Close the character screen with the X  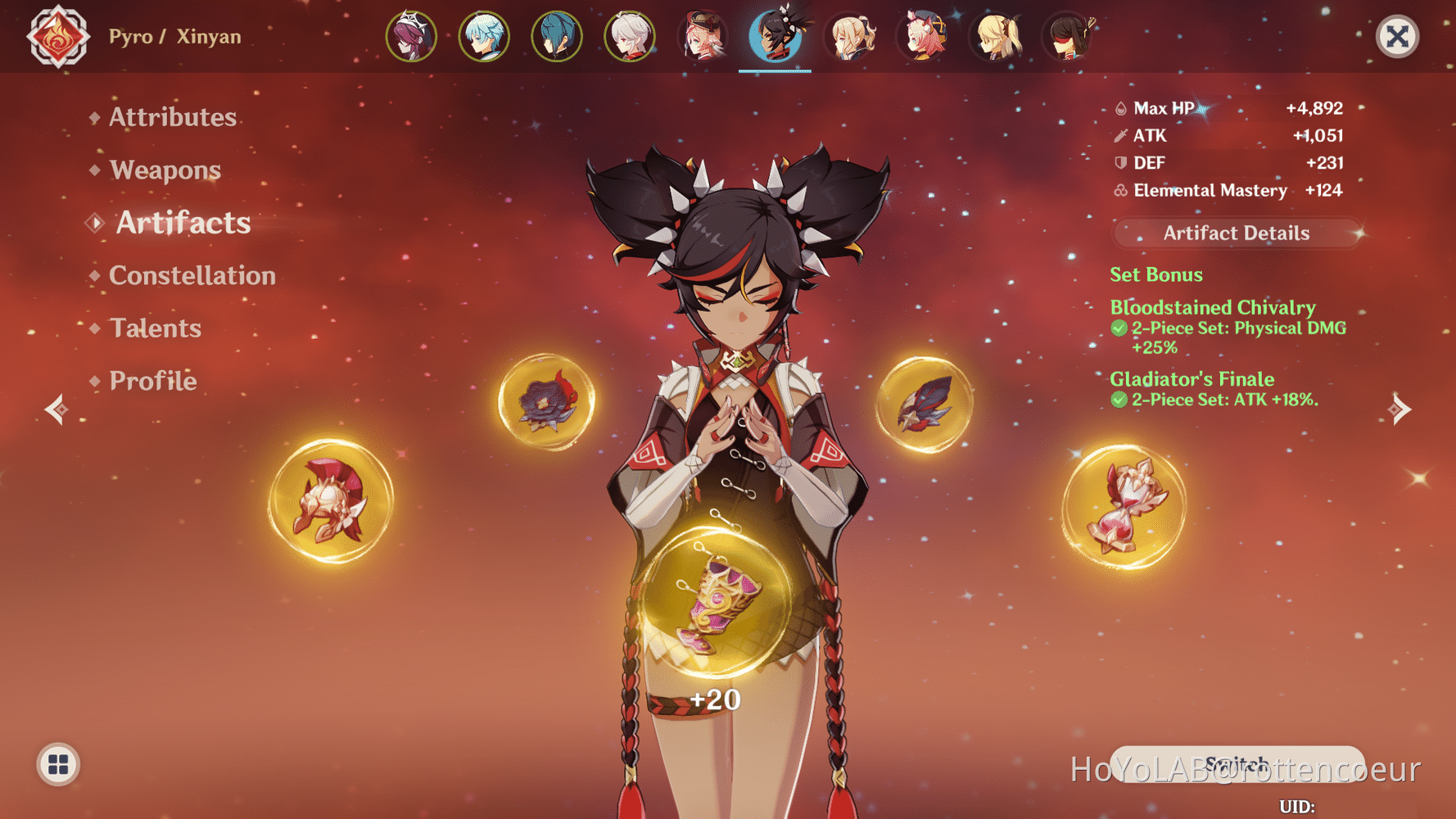[1397, 35]
